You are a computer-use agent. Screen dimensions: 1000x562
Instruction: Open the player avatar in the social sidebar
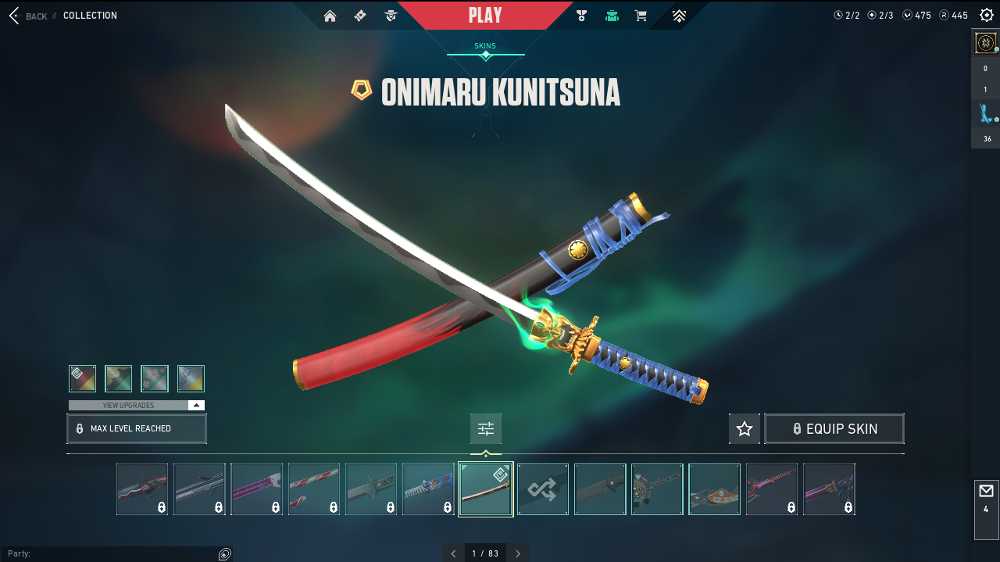(x=985, y=44)
